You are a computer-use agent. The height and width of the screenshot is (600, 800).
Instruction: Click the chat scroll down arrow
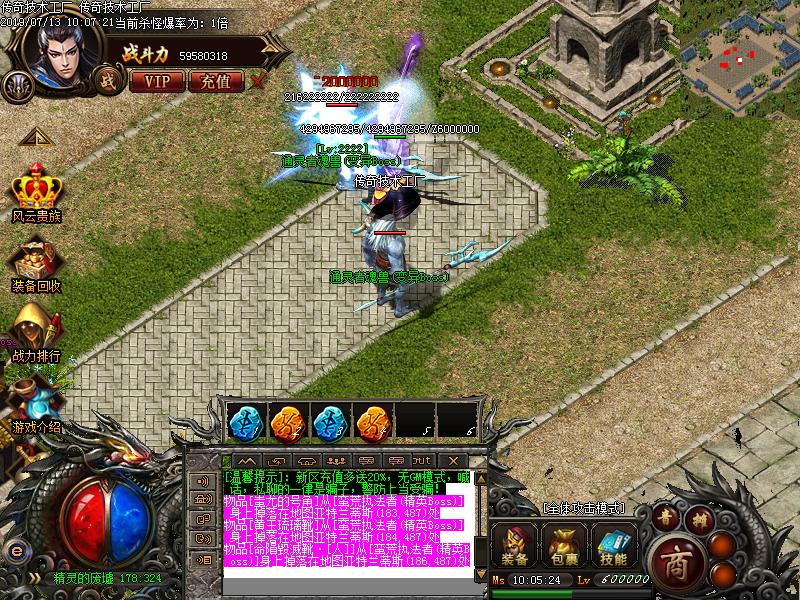(x=480, y=575)
